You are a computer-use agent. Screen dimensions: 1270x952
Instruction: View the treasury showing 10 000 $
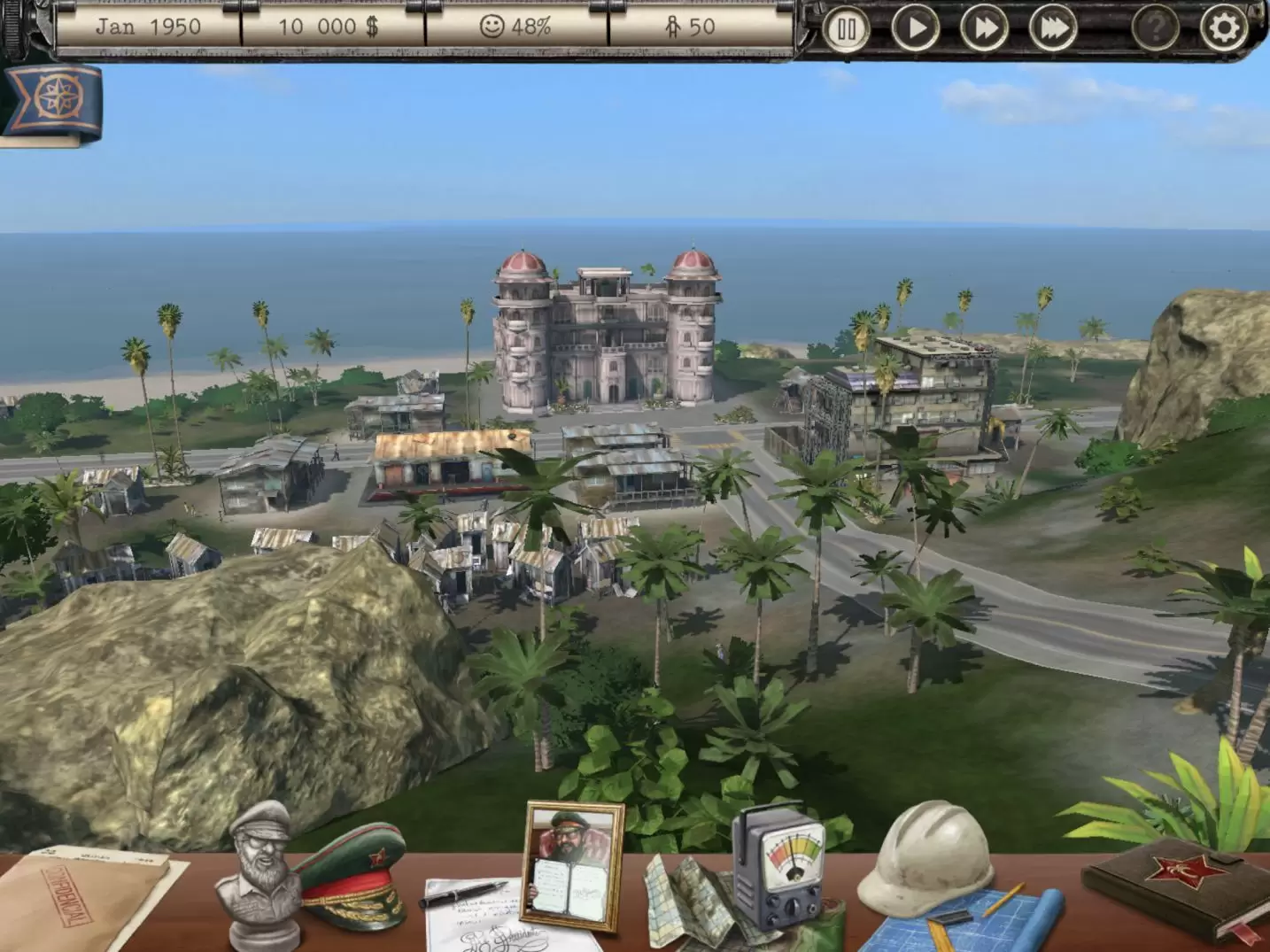tap(328, 27)
